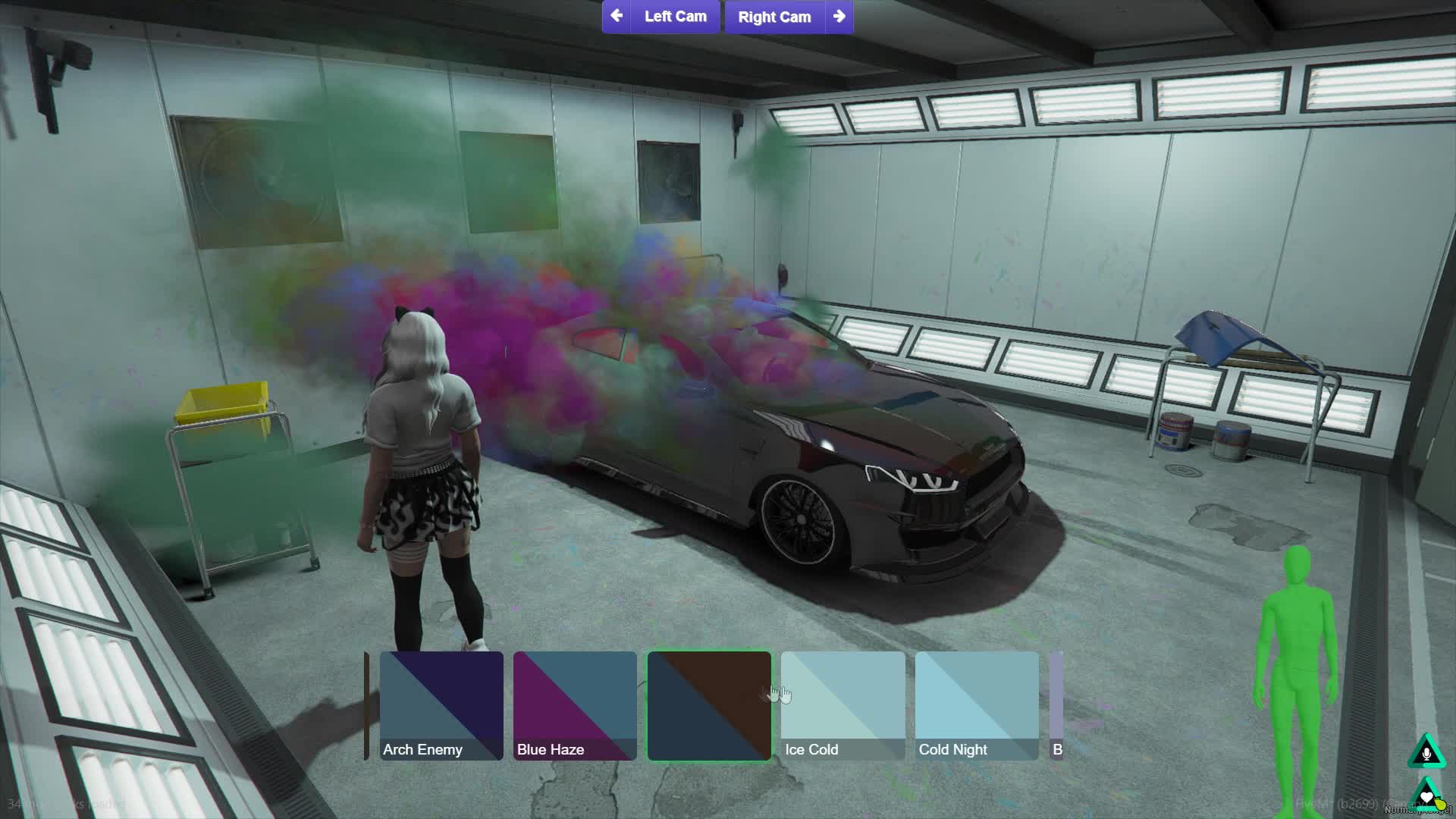The width and height of the screenshot is (1456, 819).
Task: Click the left arrow camera button
Action: 617,16
